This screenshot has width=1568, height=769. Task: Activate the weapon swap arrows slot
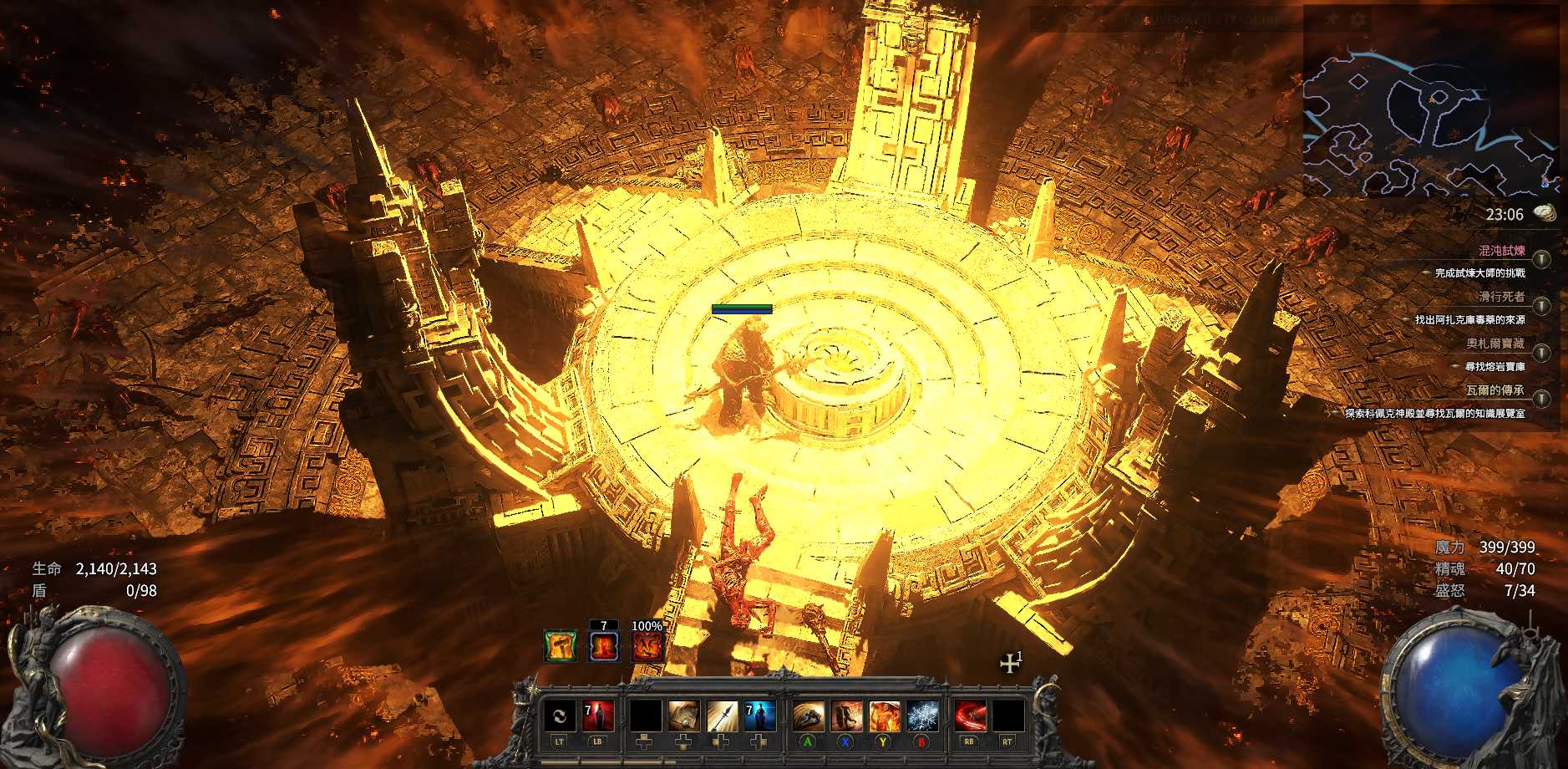coord(559,716)
